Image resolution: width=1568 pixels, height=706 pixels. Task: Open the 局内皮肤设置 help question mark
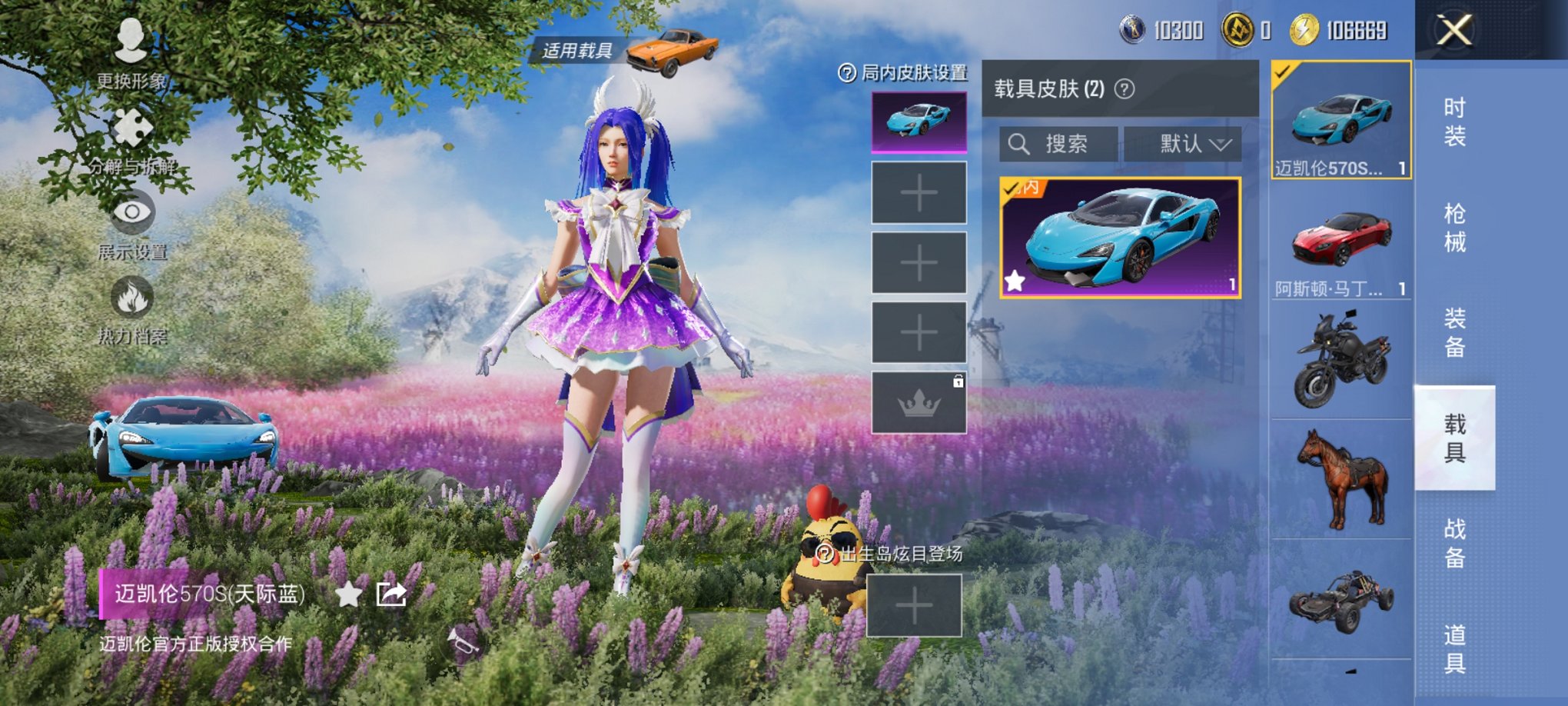(x=845, y=73)
